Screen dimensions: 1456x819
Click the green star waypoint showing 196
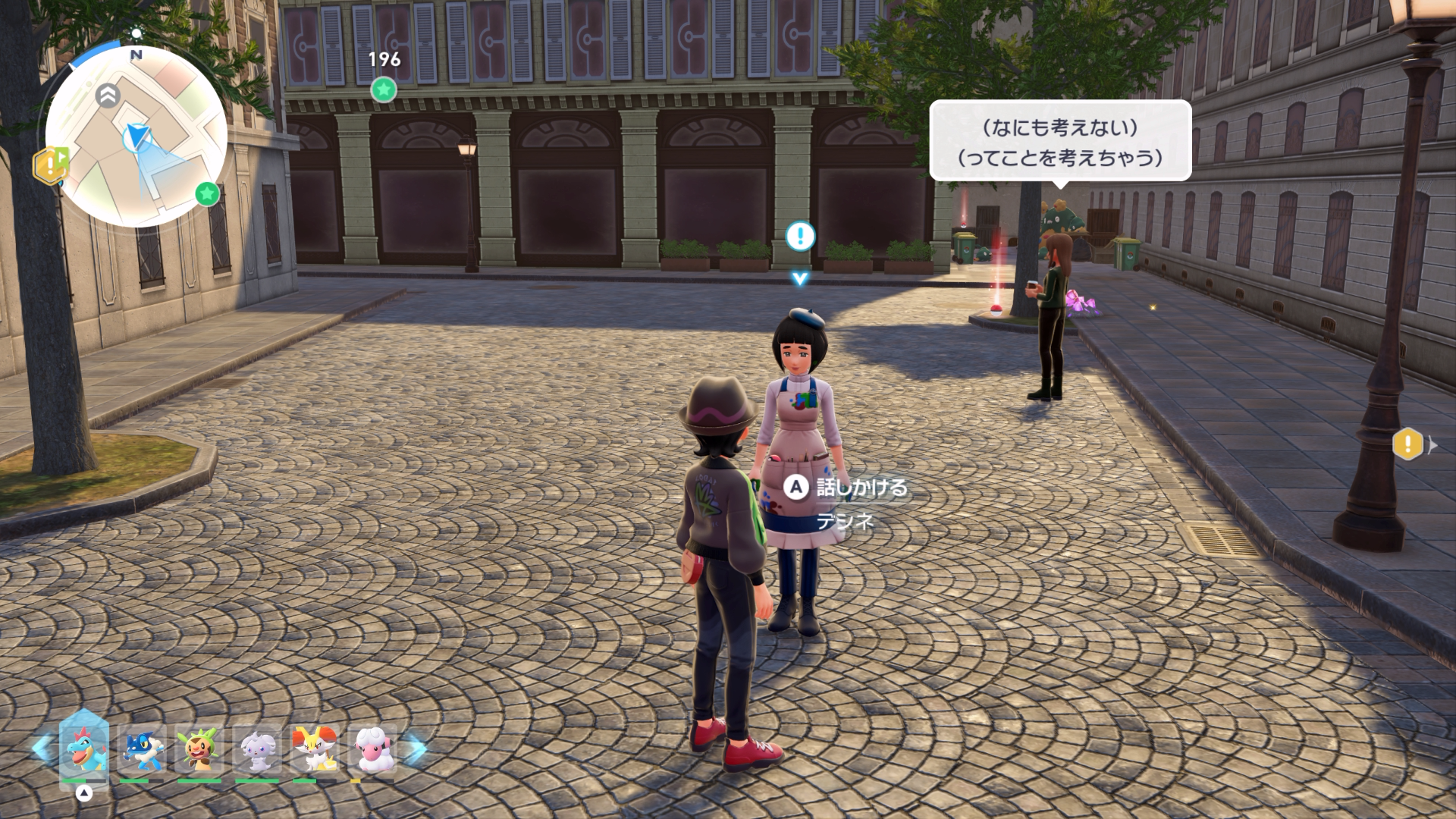coord(384,89)
